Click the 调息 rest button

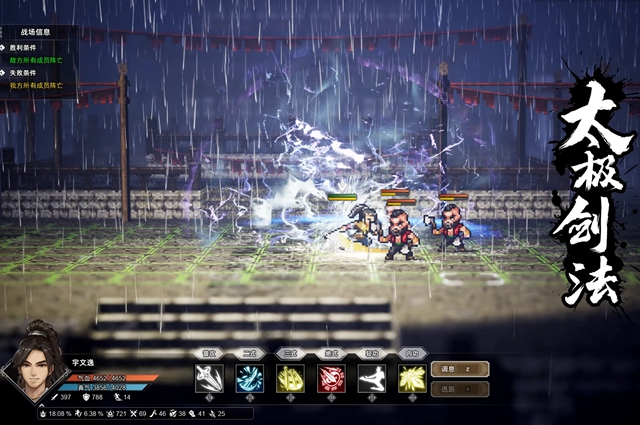[x=459, y=369]
